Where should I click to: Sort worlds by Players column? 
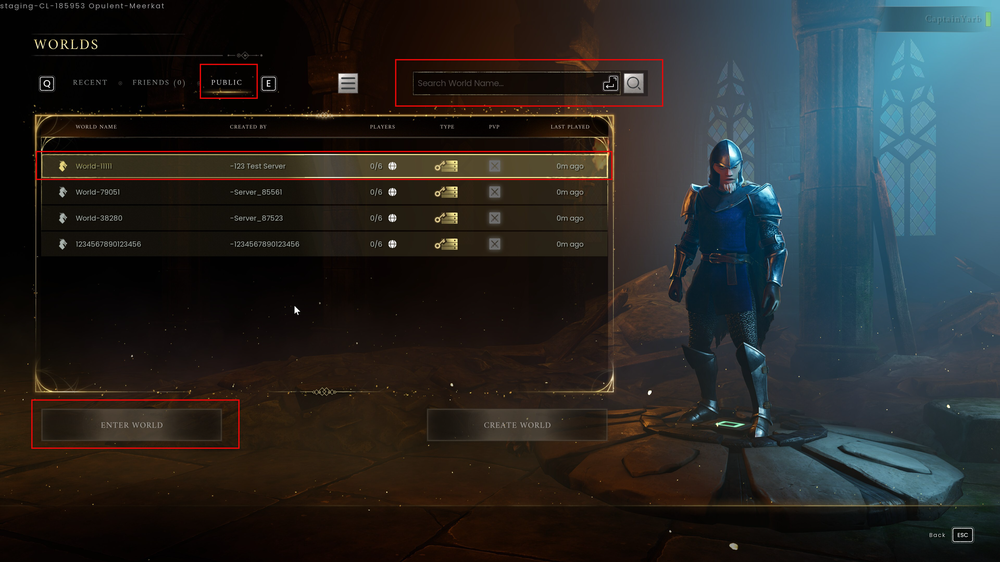pos(382,127)
